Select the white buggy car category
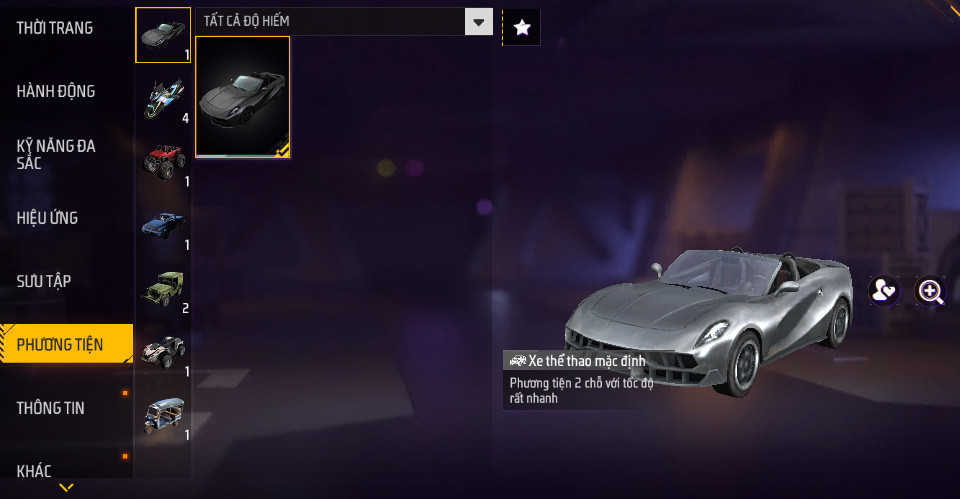The height and width of the screenshot is (499, 960). (163, 352)
